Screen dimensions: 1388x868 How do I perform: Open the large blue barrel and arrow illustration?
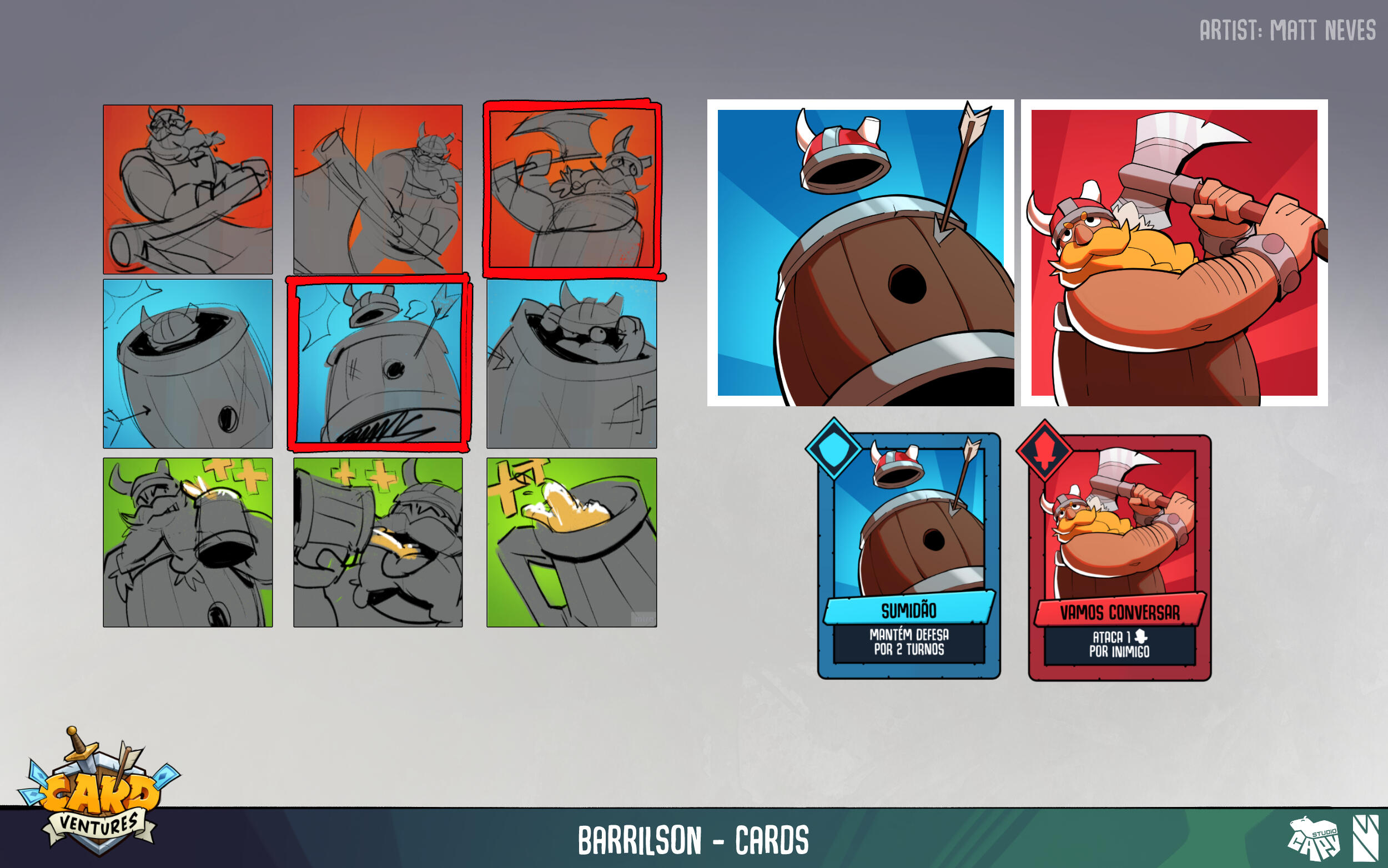(x=860, y=253)
